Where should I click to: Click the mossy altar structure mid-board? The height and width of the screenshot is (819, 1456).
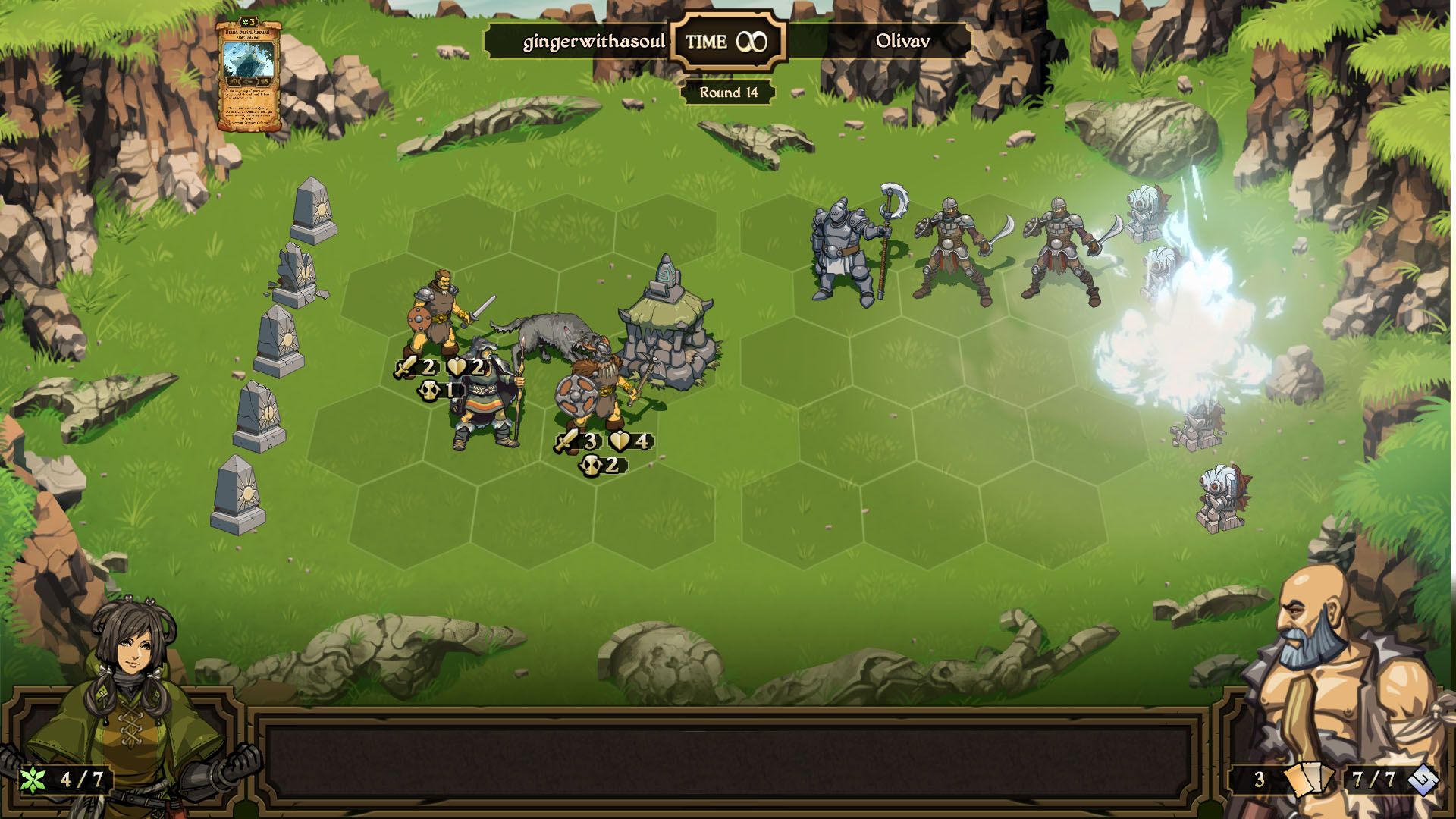click(x=667, y=318)
